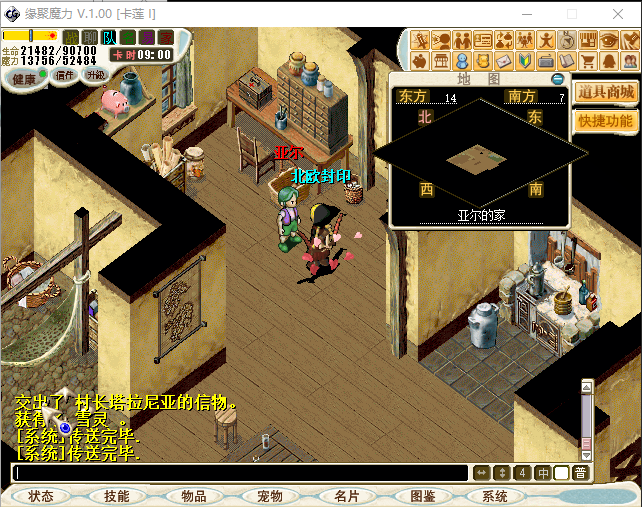Toggle the 战 battle mode switch

pos(70,38)
